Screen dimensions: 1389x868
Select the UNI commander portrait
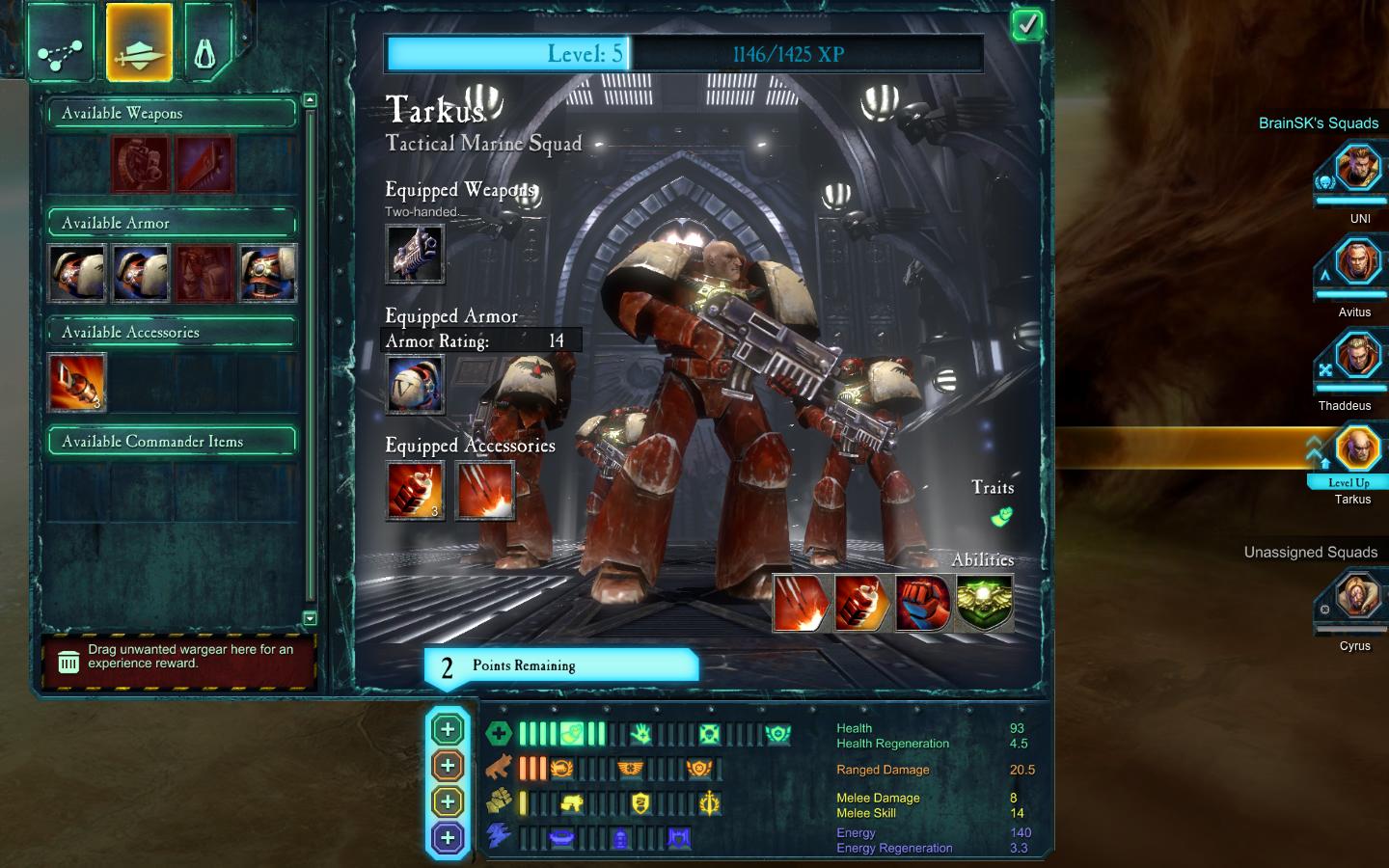tap(1356, 171)
